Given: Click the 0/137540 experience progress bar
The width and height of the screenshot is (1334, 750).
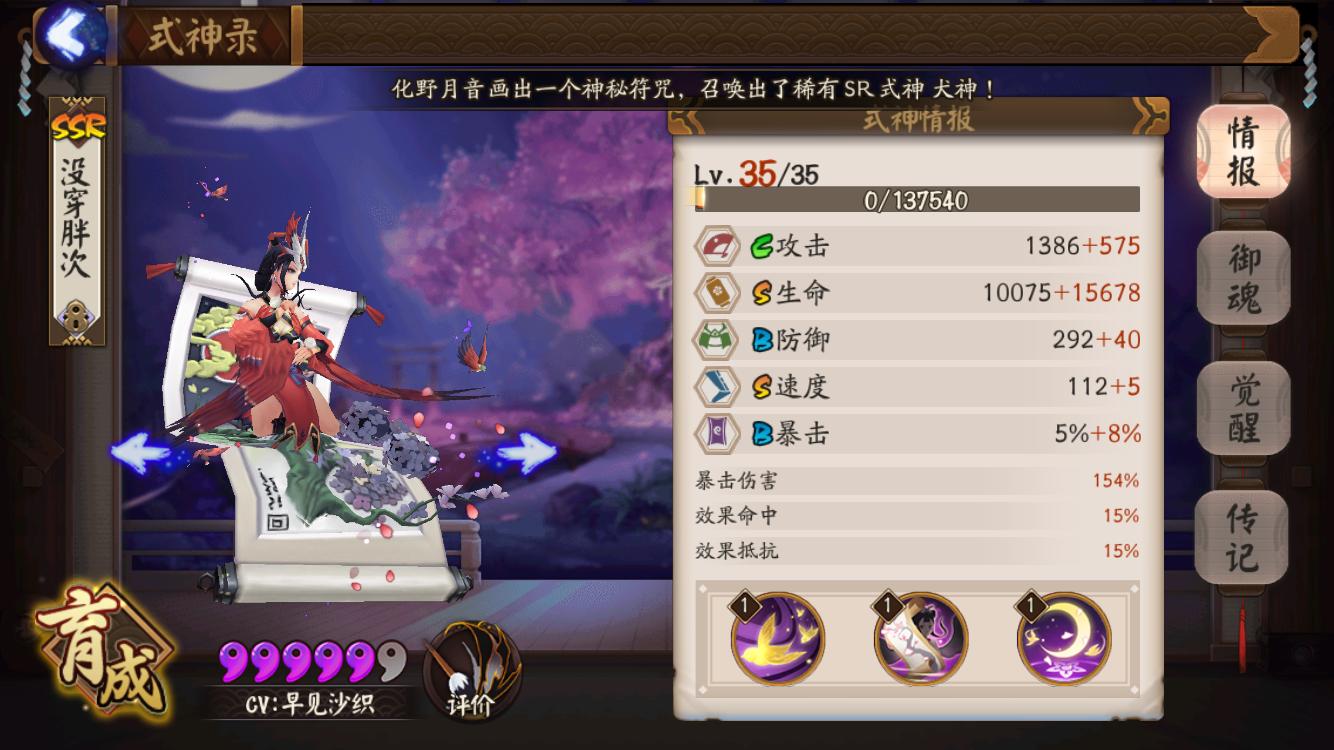Looking at the screenshot, I should (x=917, y=200).
